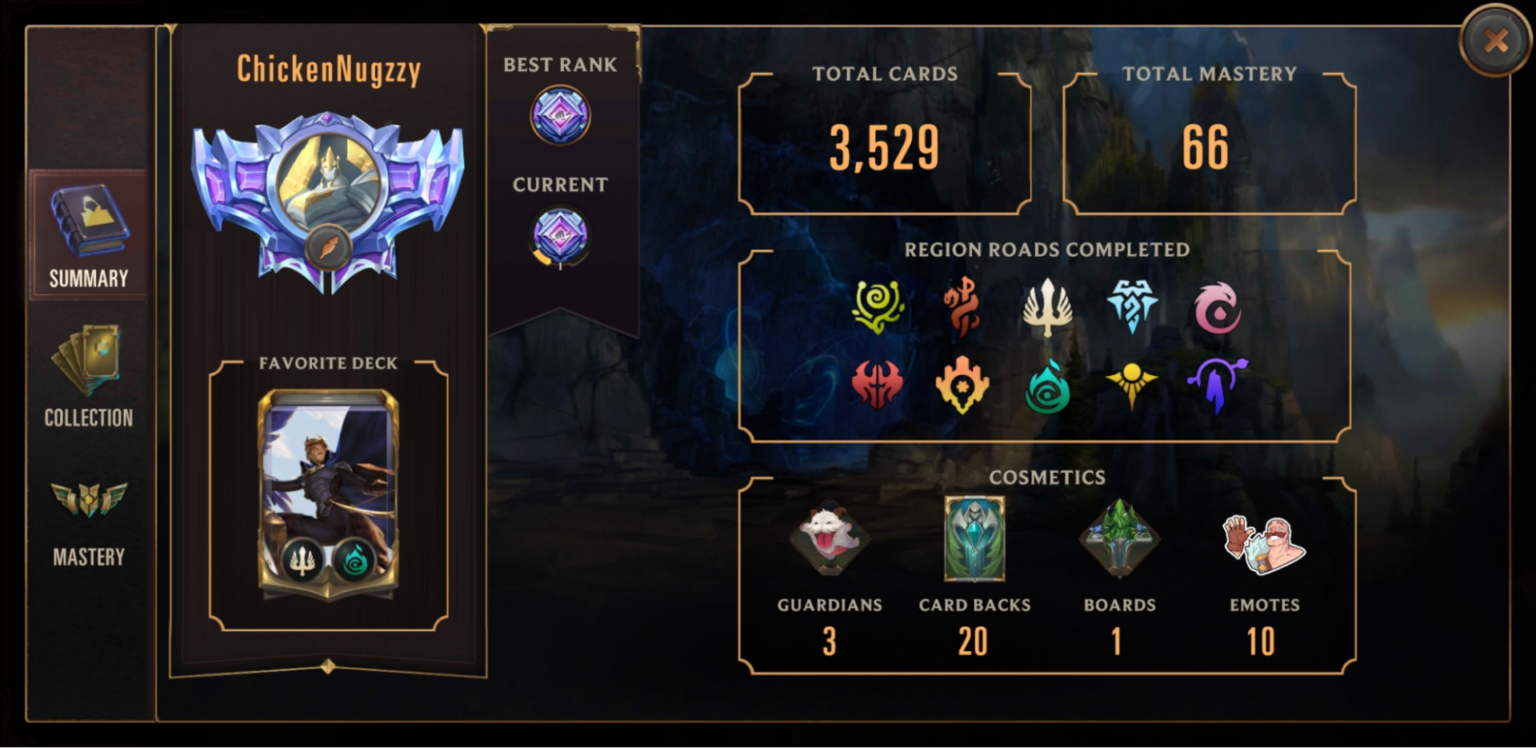Click the green spiral region icon

coord(878,307)
